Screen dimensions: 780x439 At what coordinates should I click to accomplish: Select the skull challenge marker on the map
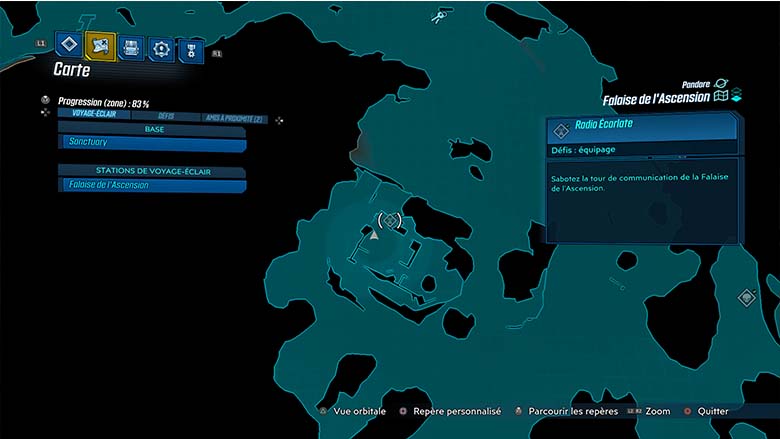(x=437, y=17)
